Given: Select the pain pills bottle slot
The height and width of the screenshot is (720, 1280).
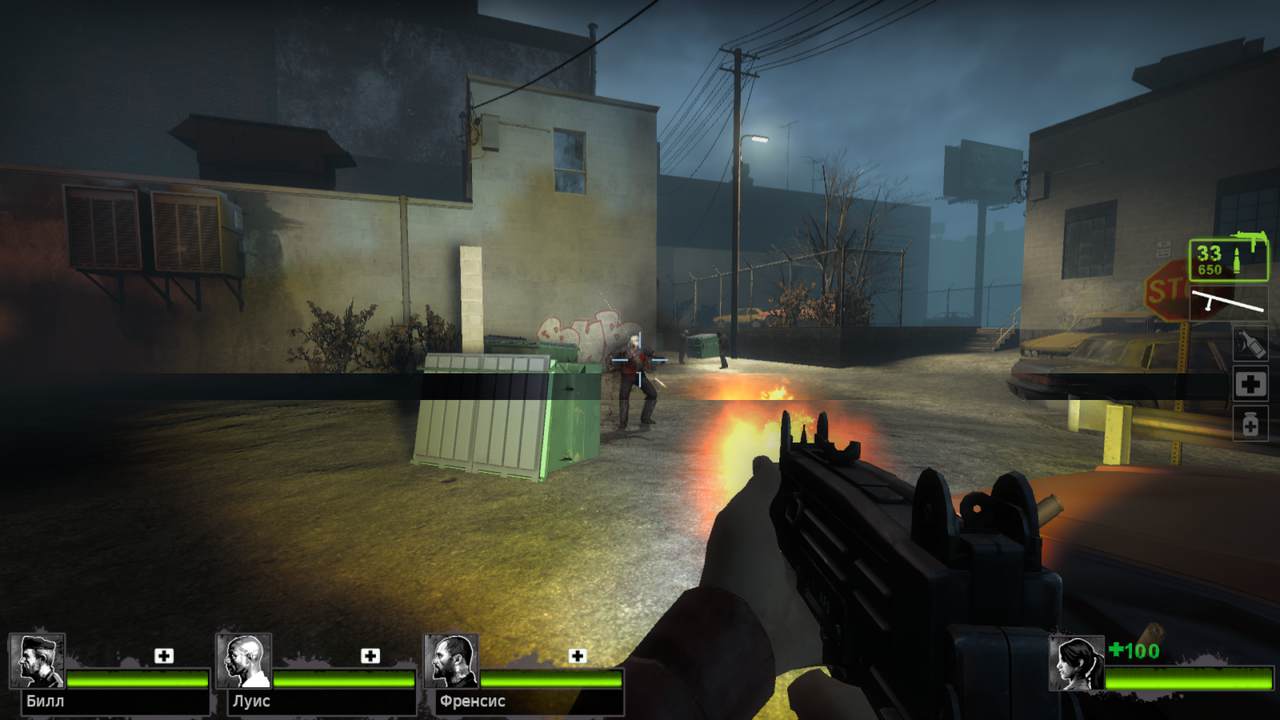Looking at the screenshot, I should click(x=1250, y=423).
